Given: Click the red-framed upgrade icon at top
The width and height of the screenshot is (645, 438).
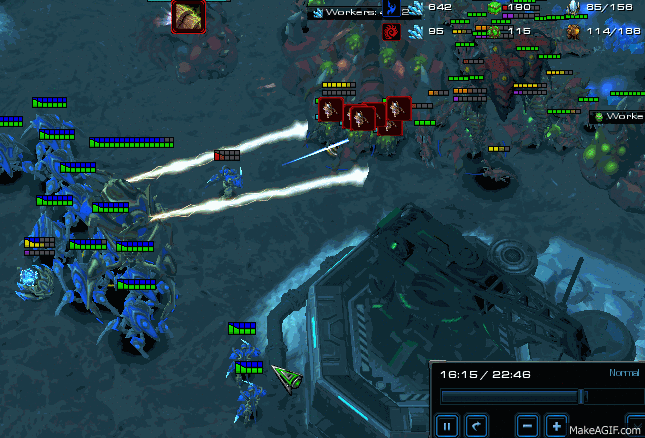Looking at the screenshot, I should tap(189, 14).
